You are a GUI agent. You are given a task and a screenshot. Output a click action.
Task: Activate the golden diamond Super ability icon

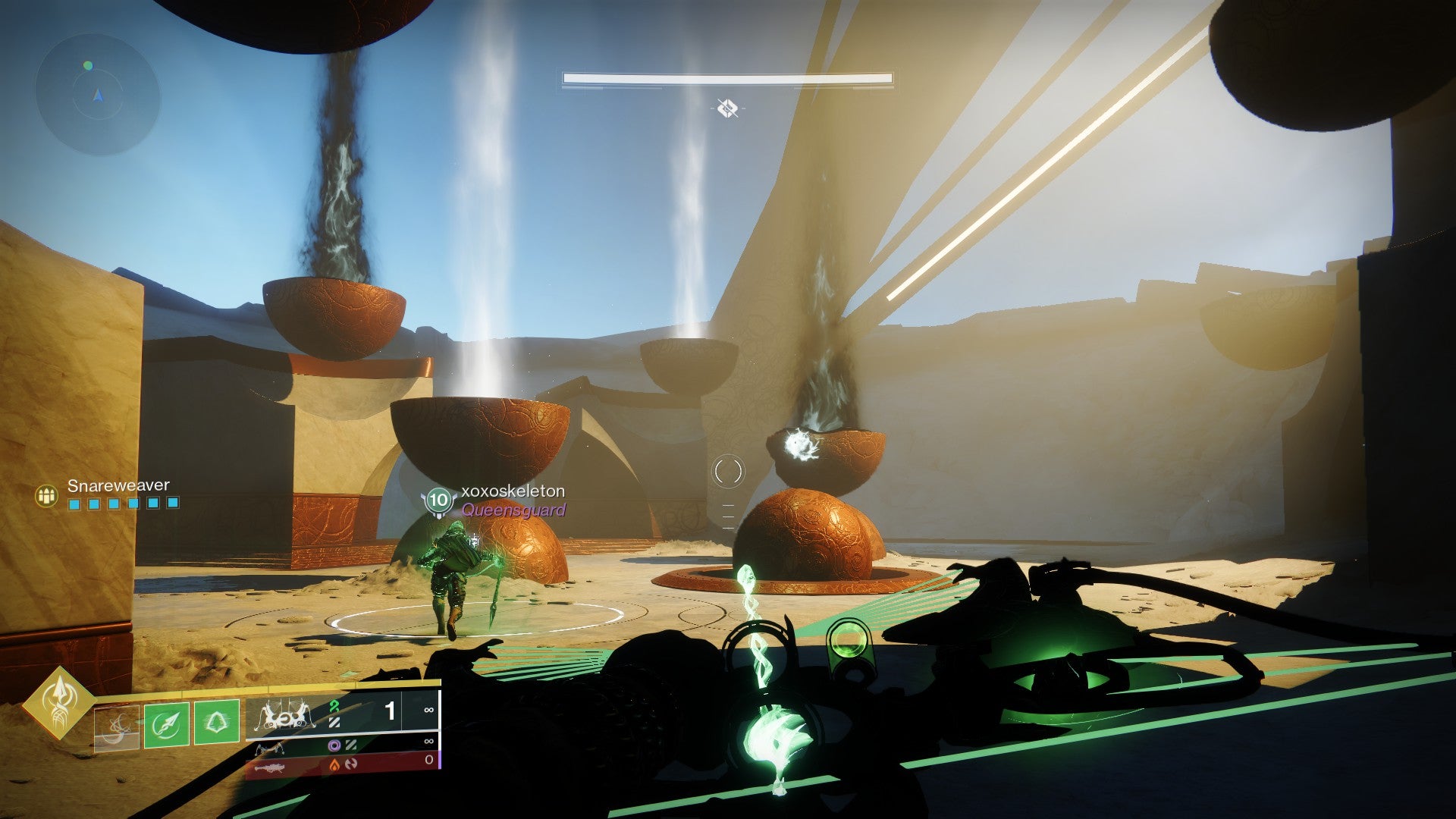point(58,701)
